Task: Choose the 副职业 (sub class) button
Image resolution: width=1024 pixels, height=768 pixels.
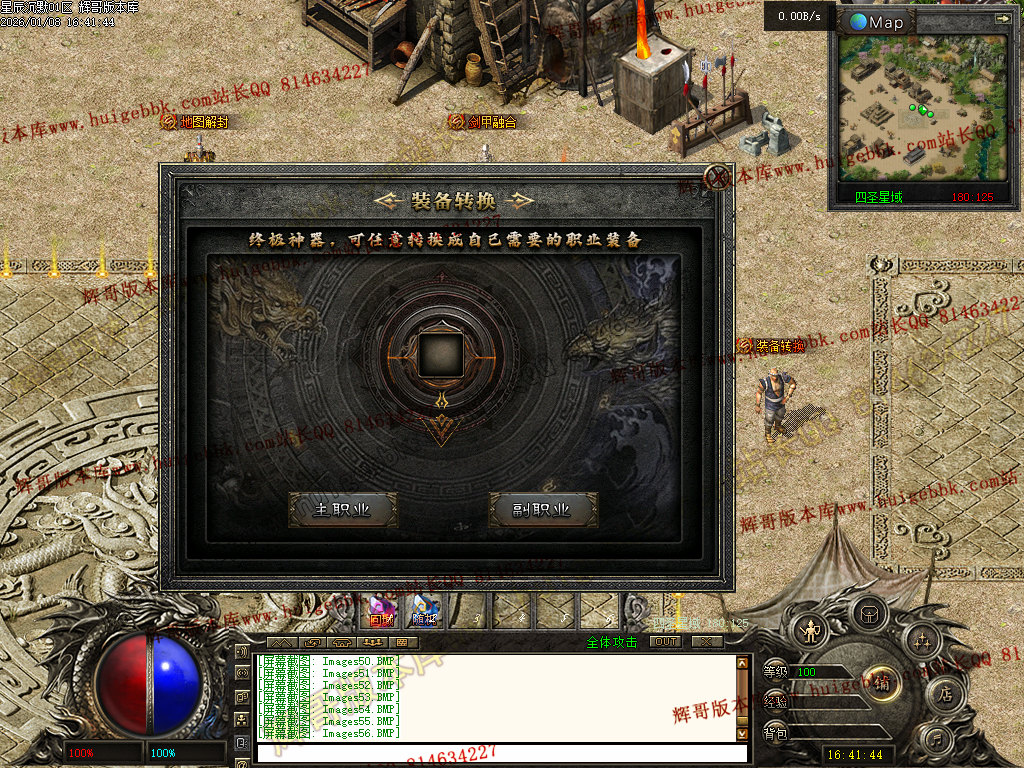Action: click(542, 509)
